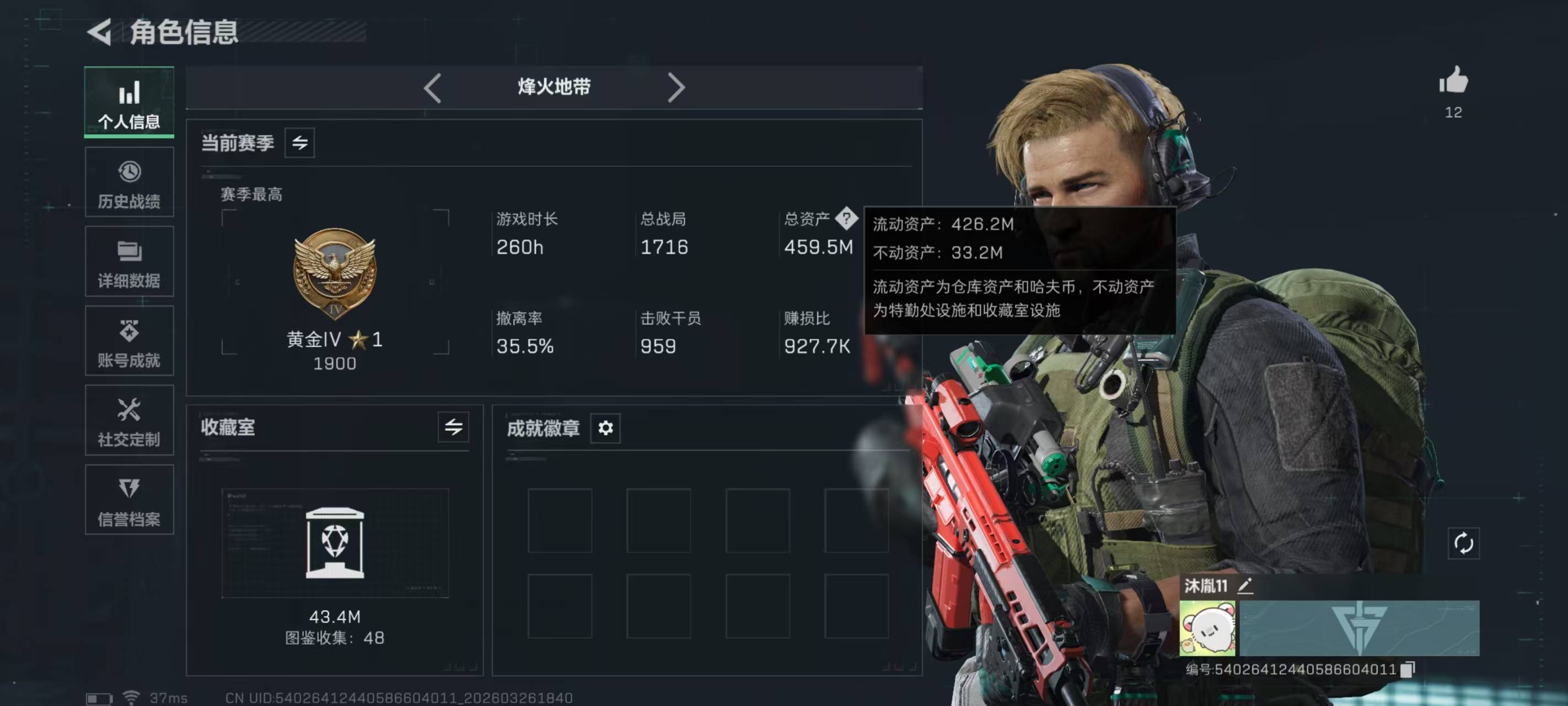Open the 收藏室 display case thumbnail
This screenshot has height=706, width=1568.
click(335, 542)
